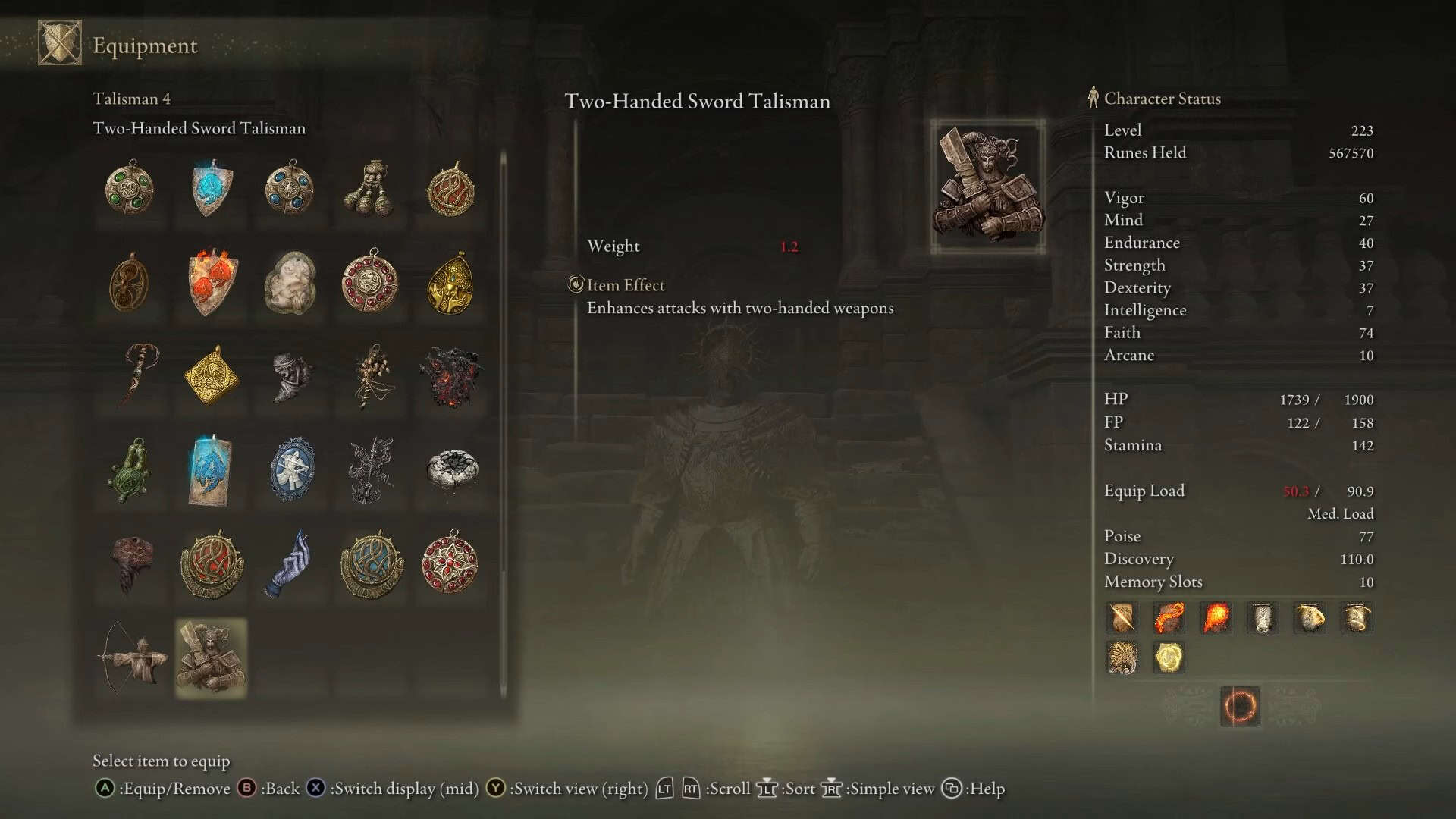Pick the pale curled figure talisman

click(x=290, y=282)
